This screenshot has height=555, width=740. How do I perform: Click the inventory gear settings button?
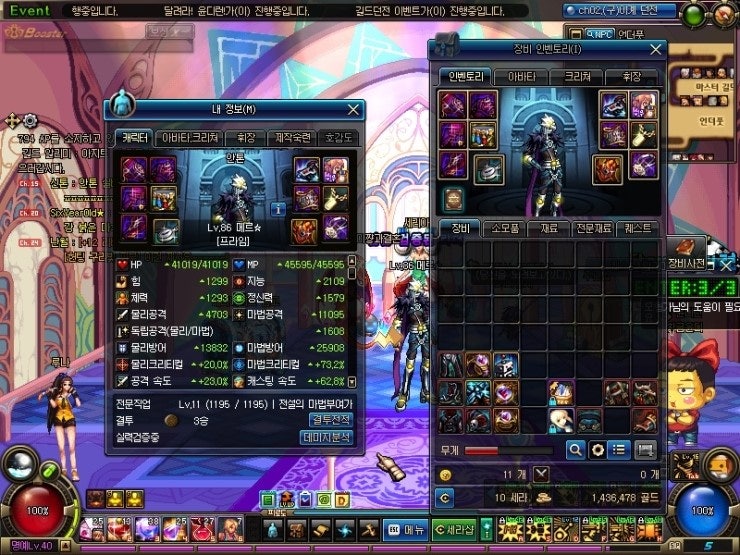pos(598,450)
